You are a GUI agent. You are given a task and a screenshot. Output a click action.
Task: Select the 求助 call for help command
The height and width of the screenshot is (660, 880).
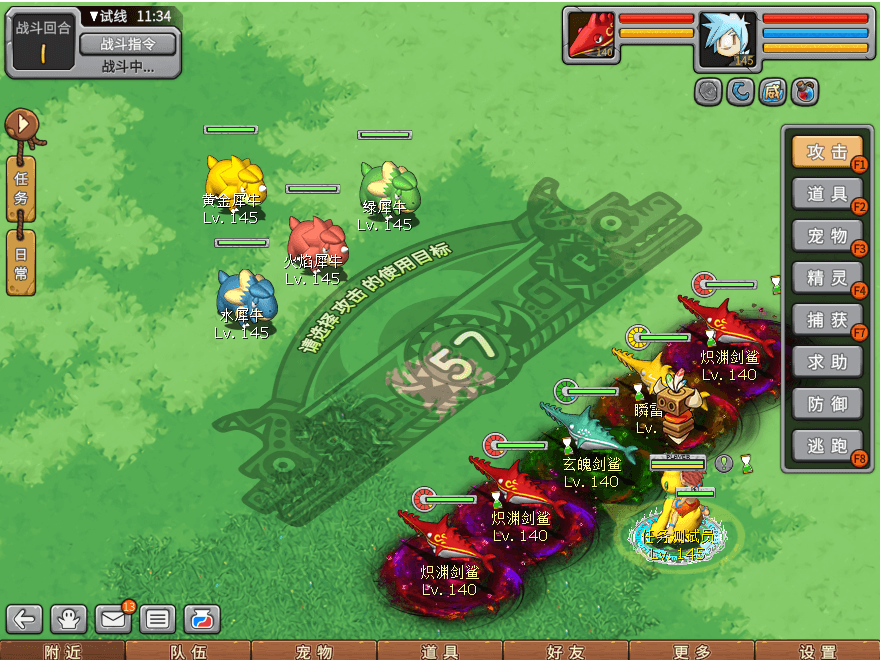click(827, 362)
